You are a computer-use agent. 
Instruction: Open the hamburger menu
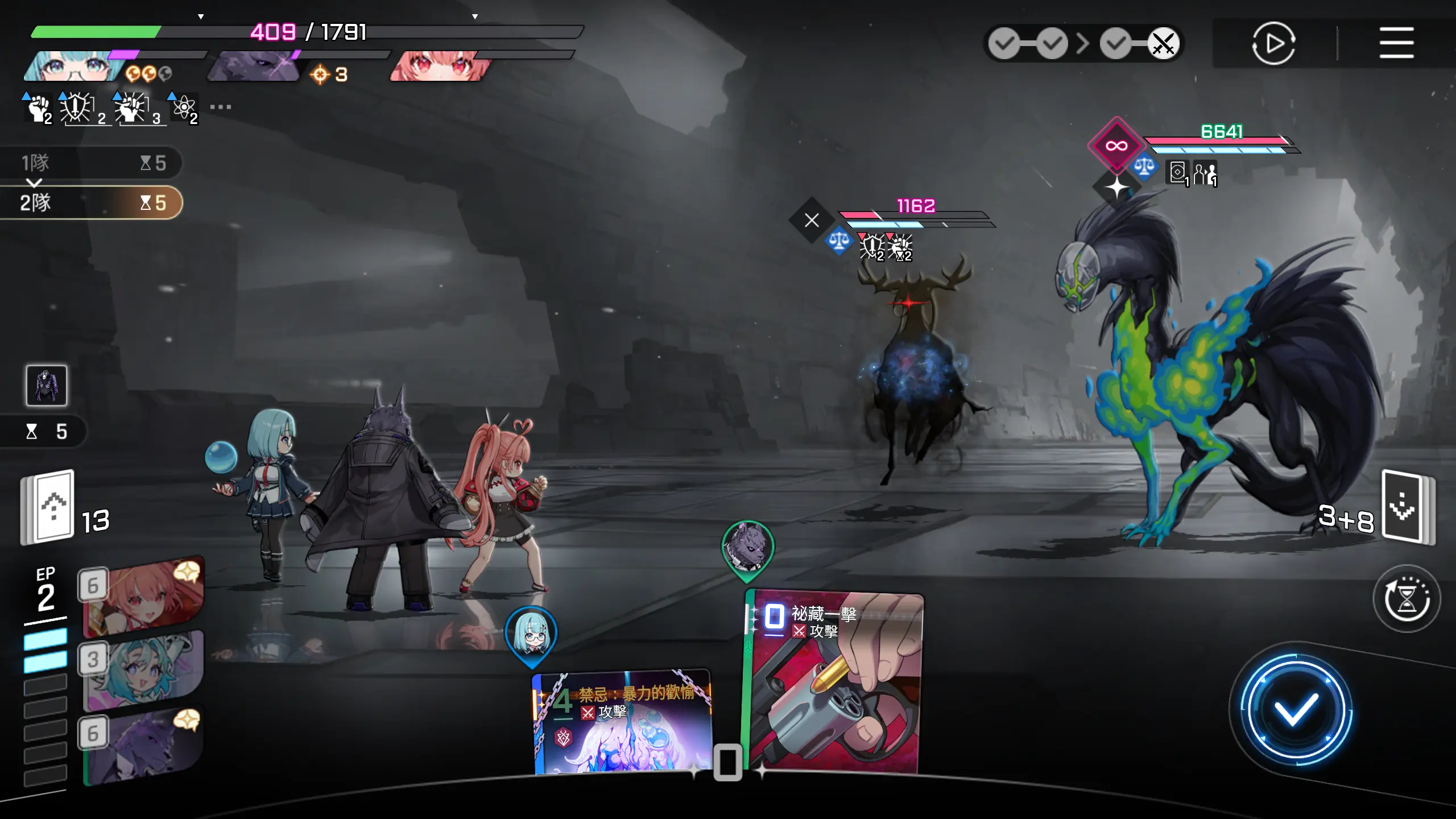(1396, 43)
